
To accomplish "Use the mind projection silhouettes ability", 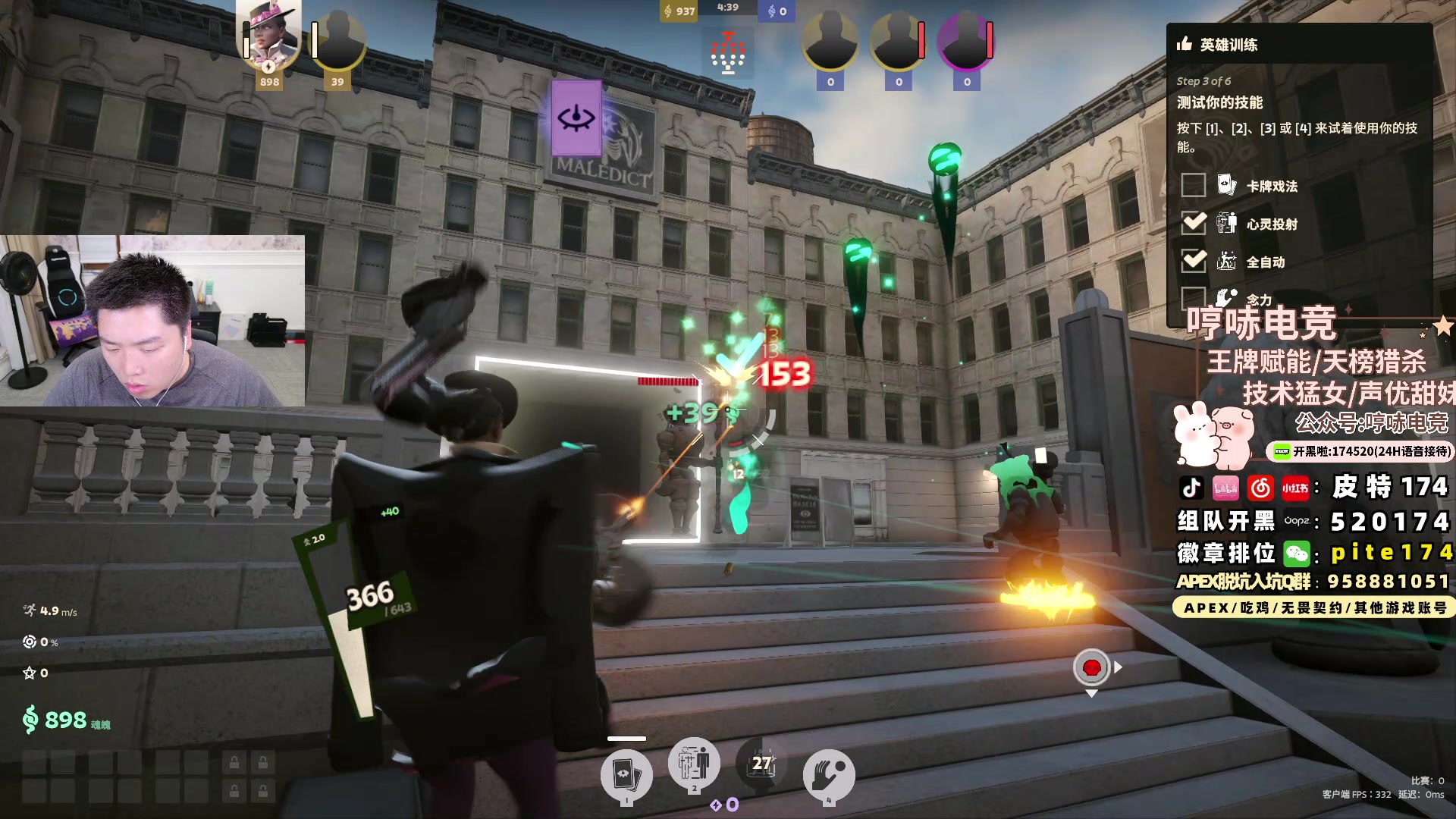I will click(x=694, y=764).
